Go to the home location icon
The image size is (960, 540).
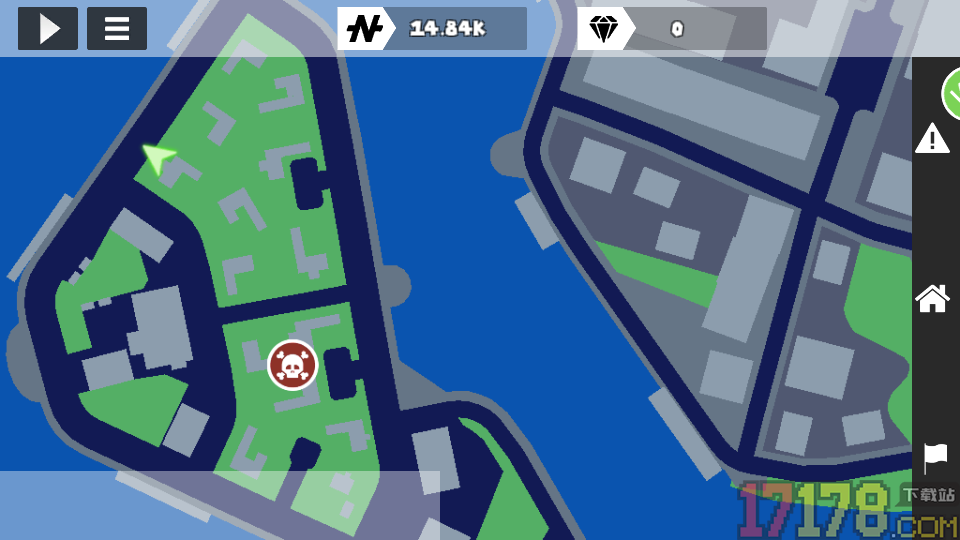(x=932, y=298)
